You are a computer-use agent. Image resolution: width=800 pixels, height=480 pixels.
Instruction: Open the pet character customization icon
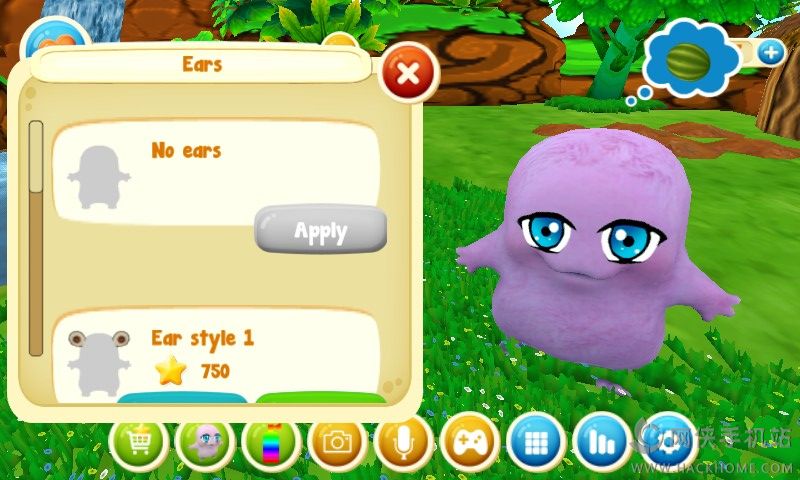[x=205, y=443]
